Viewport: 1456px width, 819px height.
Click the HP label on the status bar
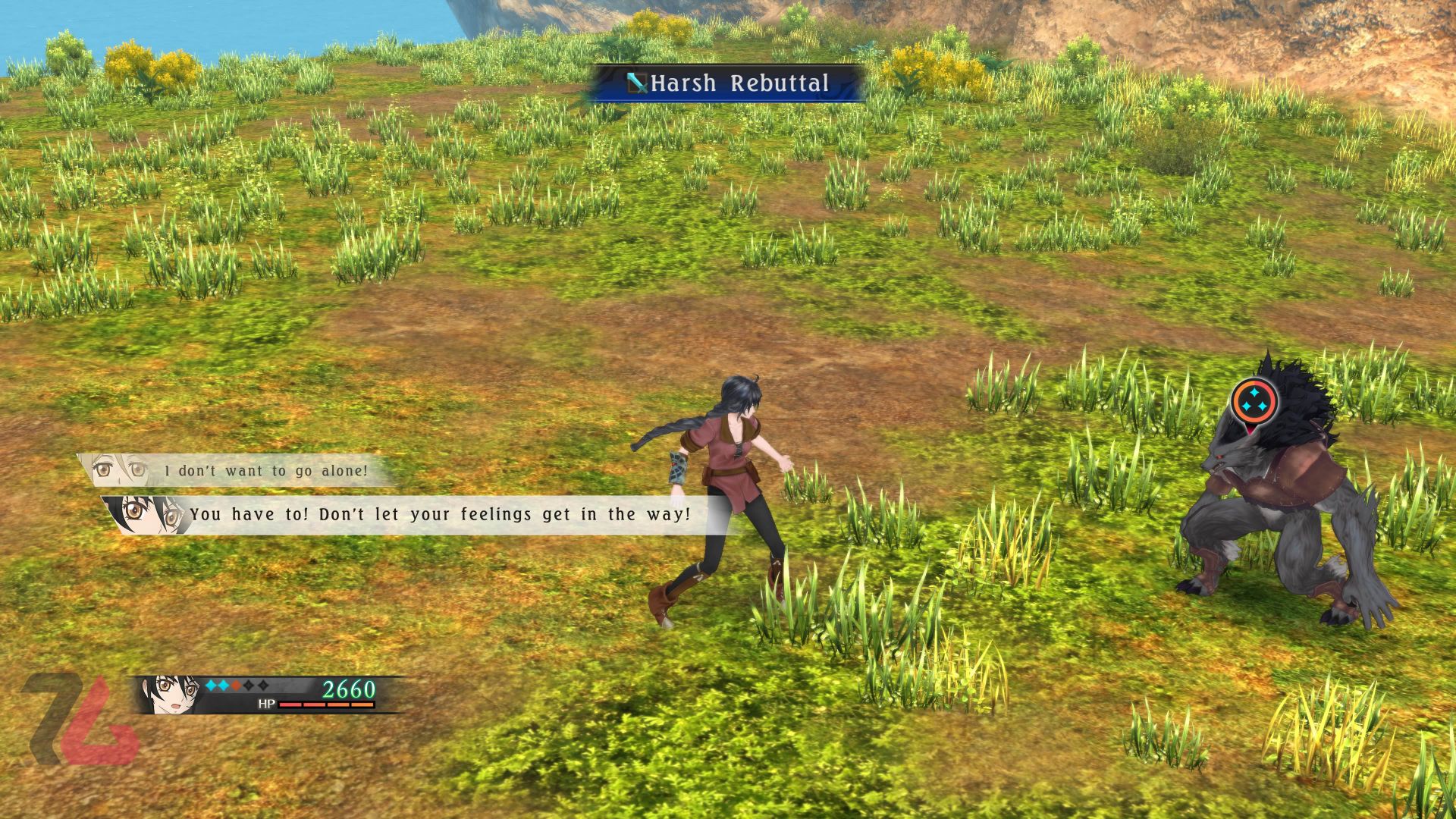click(267, 704)
